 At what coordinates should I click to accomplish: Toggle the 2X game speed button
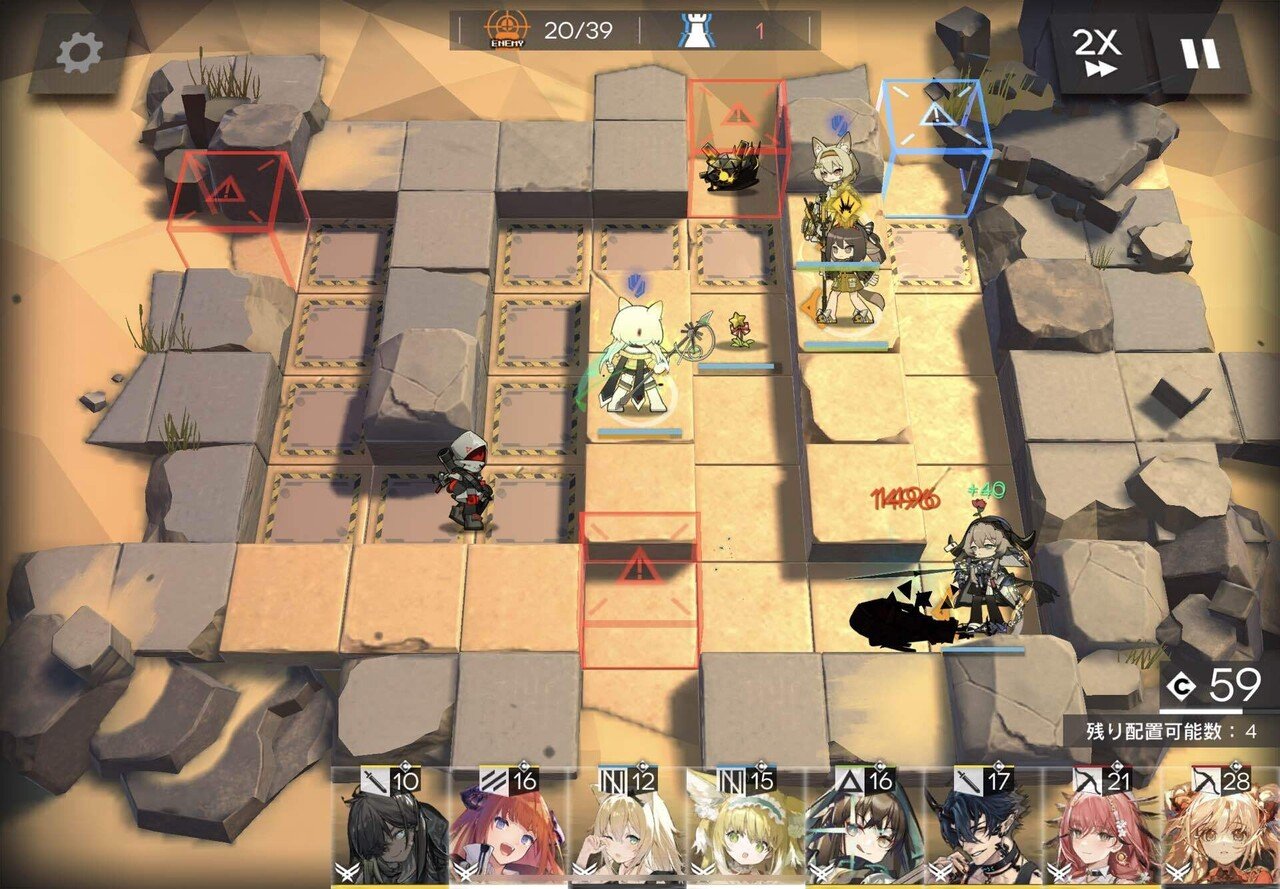tap(1096, 52)
